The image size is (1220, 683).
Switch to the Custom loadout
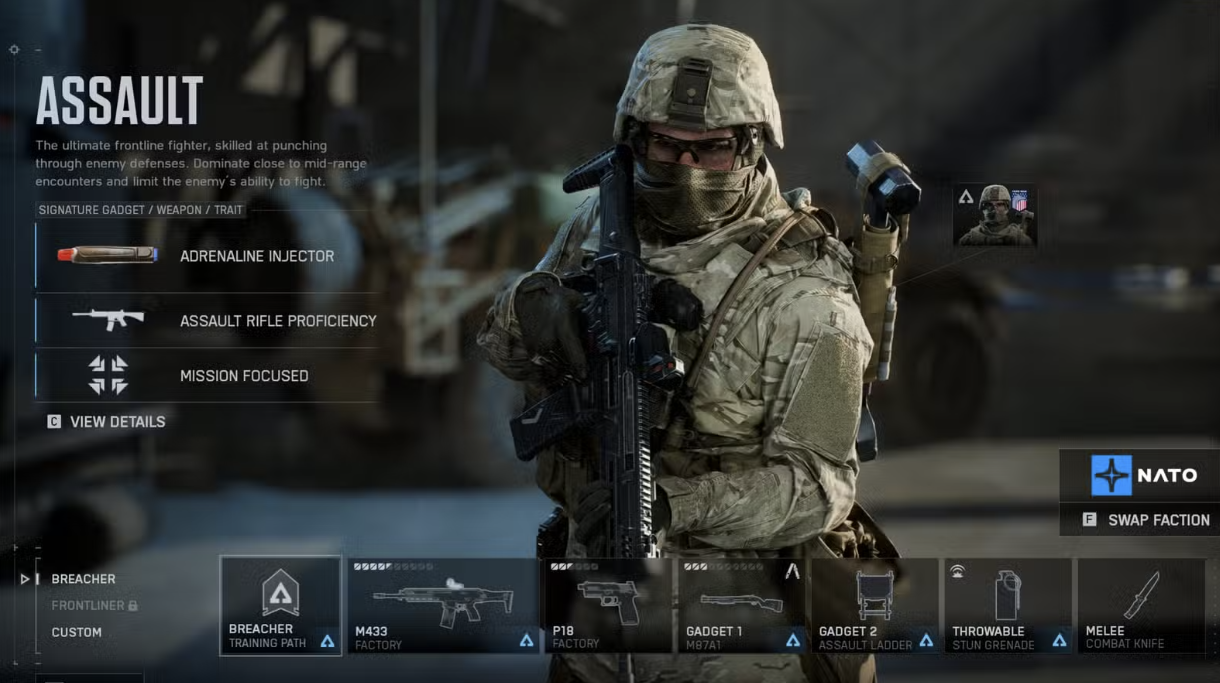tap(77, 632)
